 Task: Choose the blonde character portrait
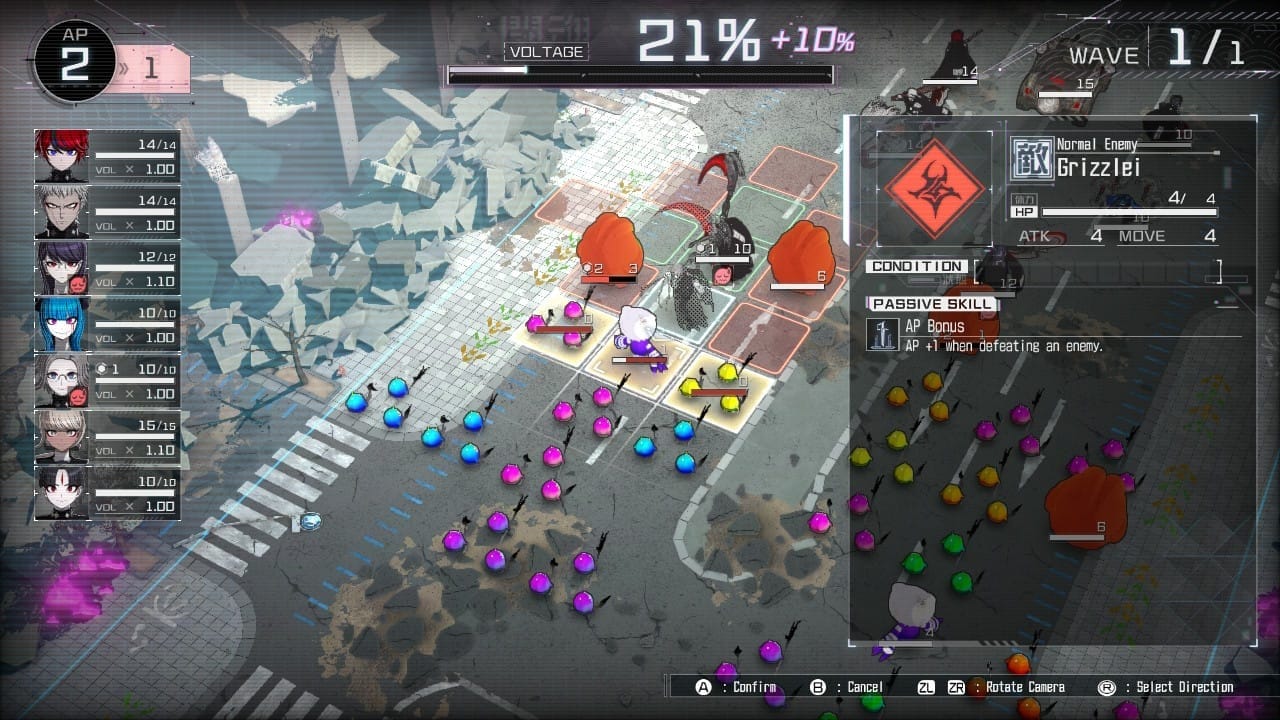coord(63,436)
